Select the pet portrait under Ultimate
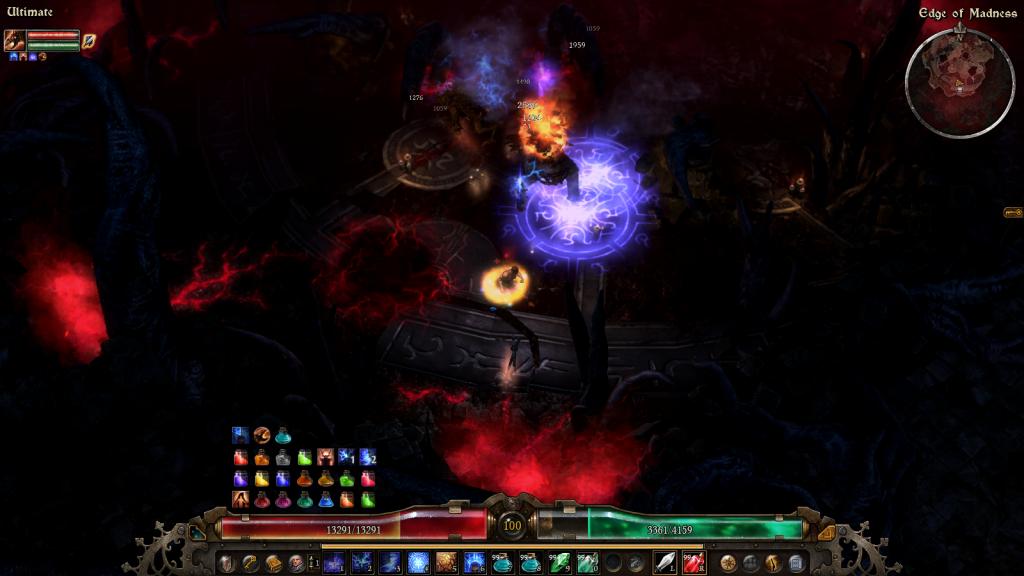This screenshot has width=1024, height=576. pos(15,40)
